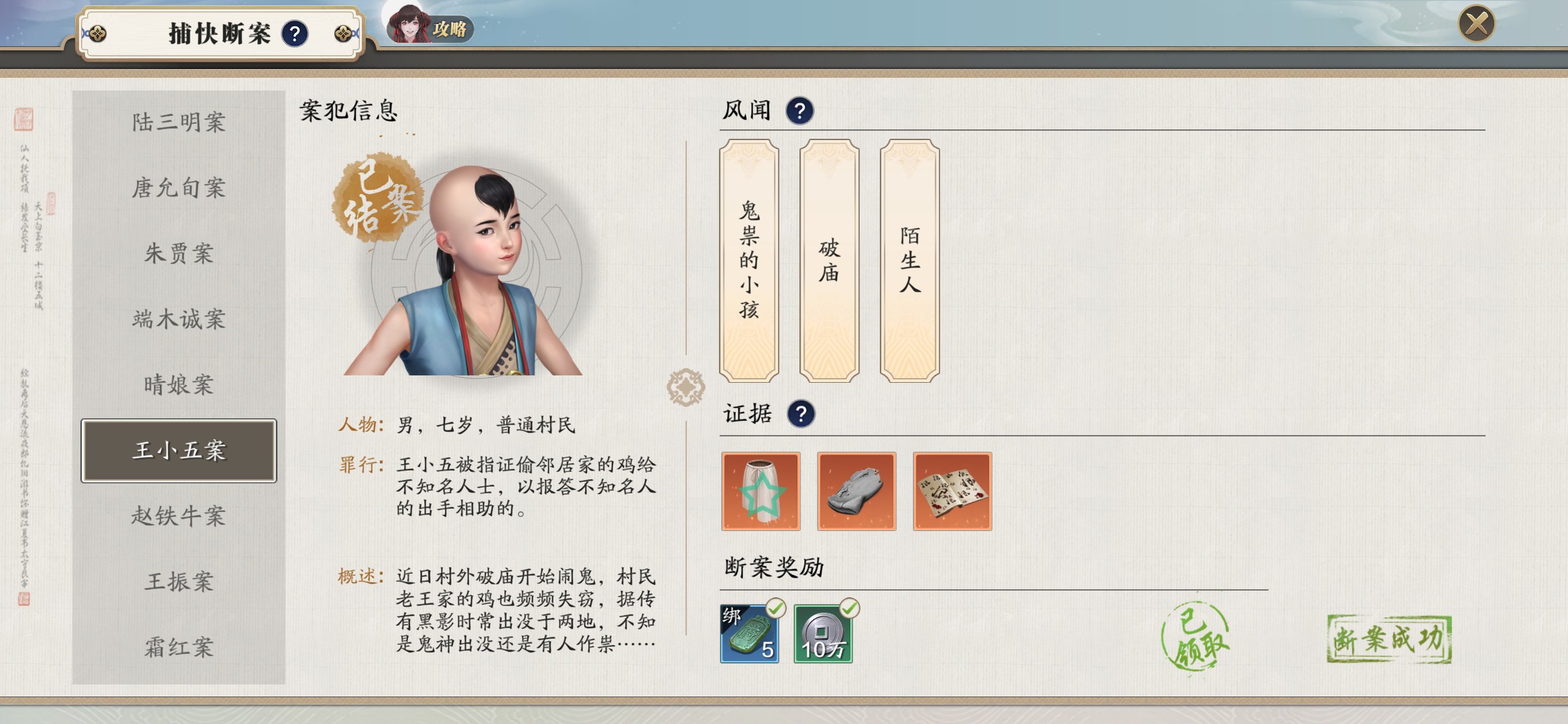Open the 王振案 case
This screenshot has height=724, width=1568.
coord(178,581)
